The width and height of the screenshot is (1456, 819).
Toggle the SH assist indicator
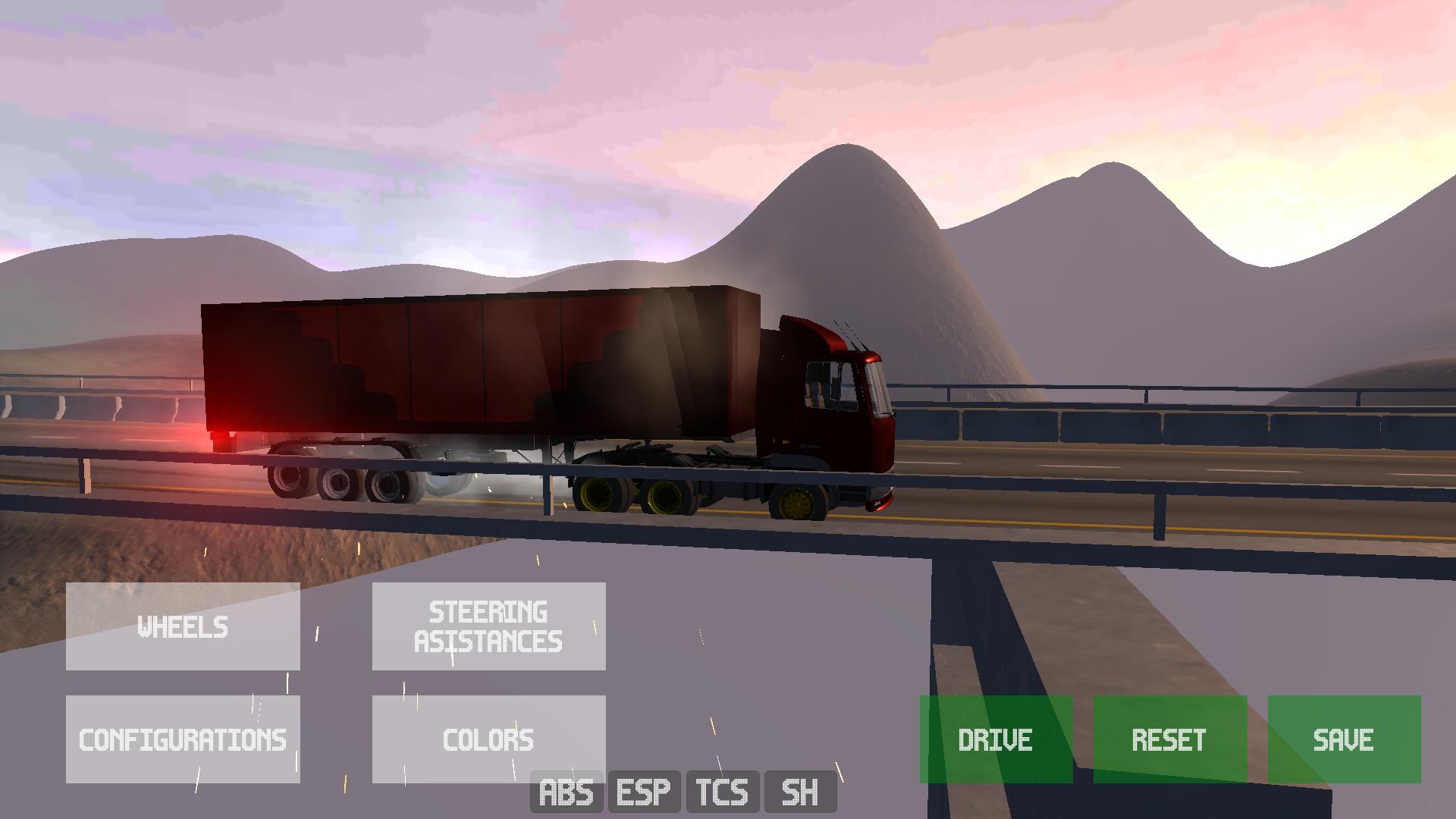(x=800, y=792)
